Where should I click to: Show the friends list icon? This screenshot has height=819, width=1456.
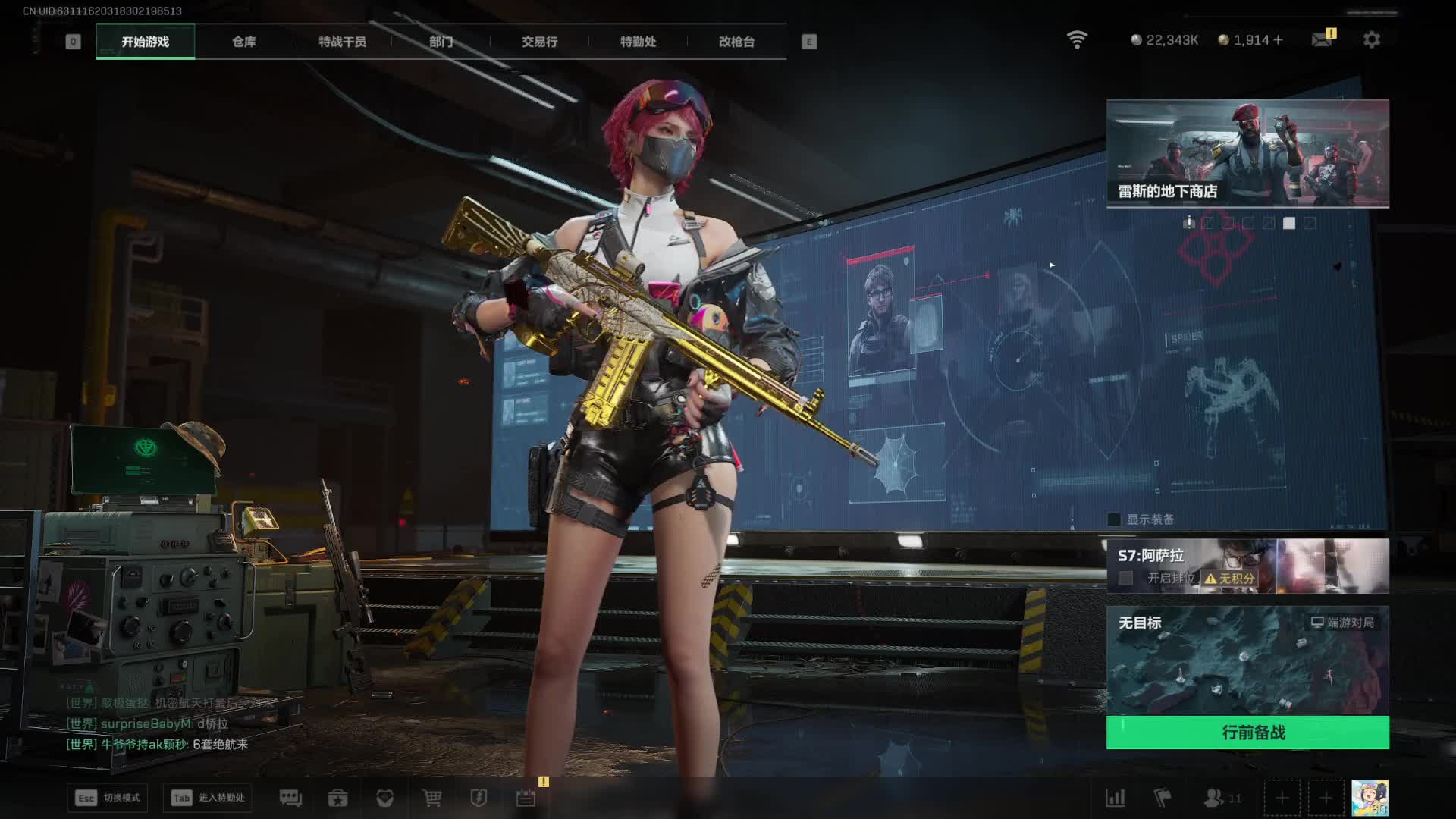point(1215,798)
